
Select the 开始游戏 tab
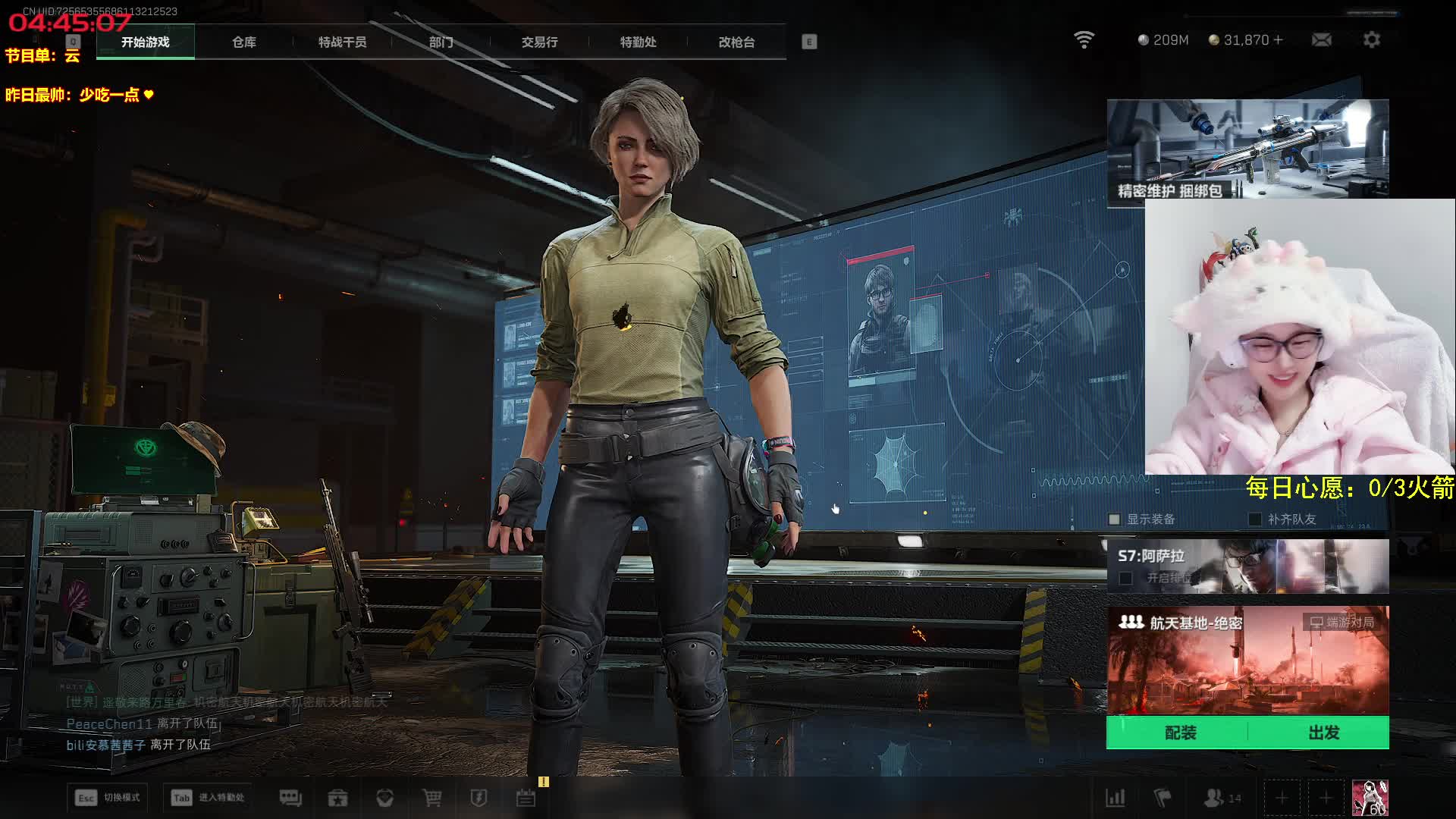[x=145, y=42]
